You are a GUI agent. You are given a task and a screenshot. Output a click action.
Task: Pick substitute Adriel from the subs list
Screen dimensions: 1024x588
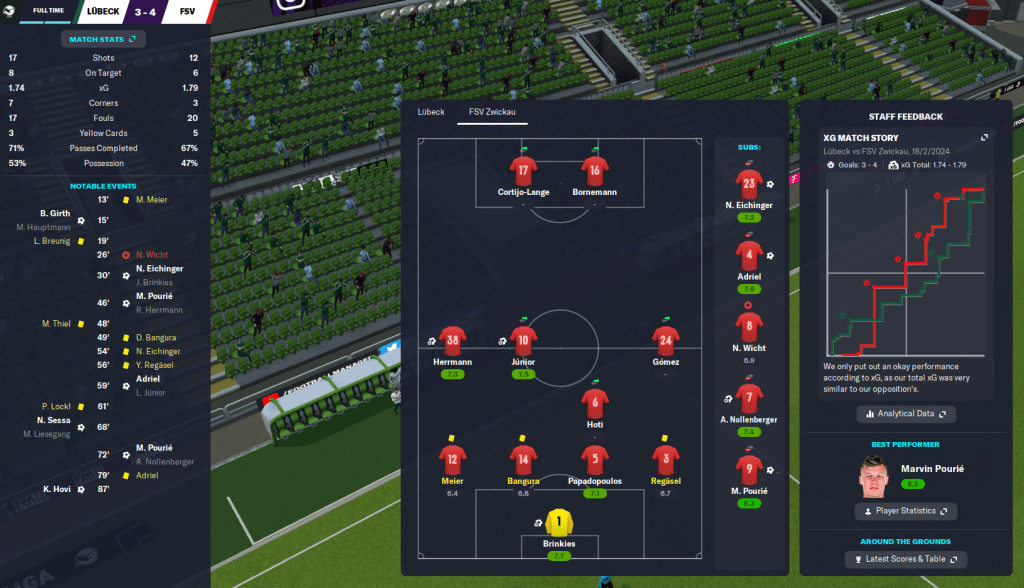coord(750,255)
